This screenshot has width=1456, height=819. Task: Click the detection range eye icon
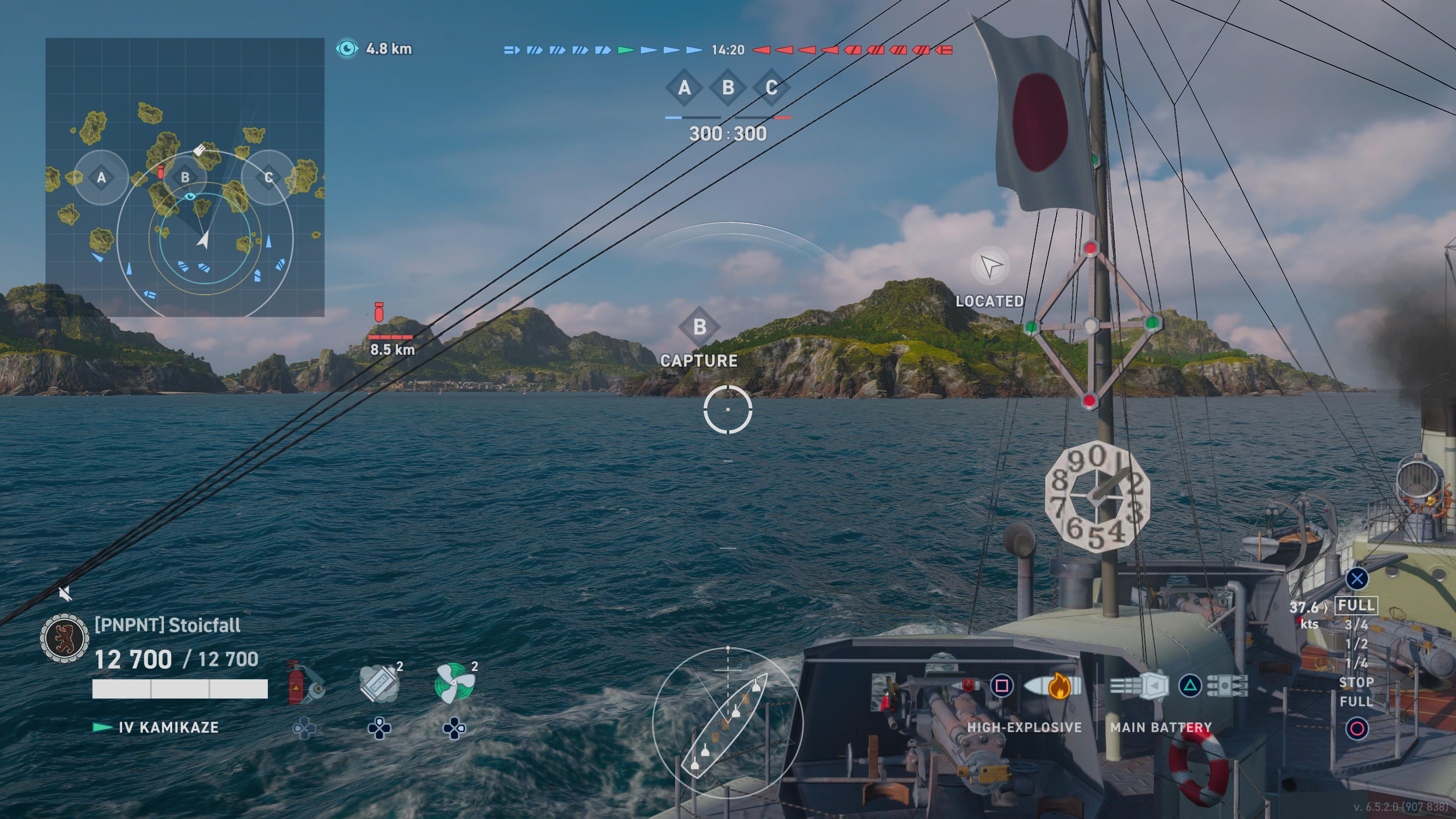pos(347,49)
